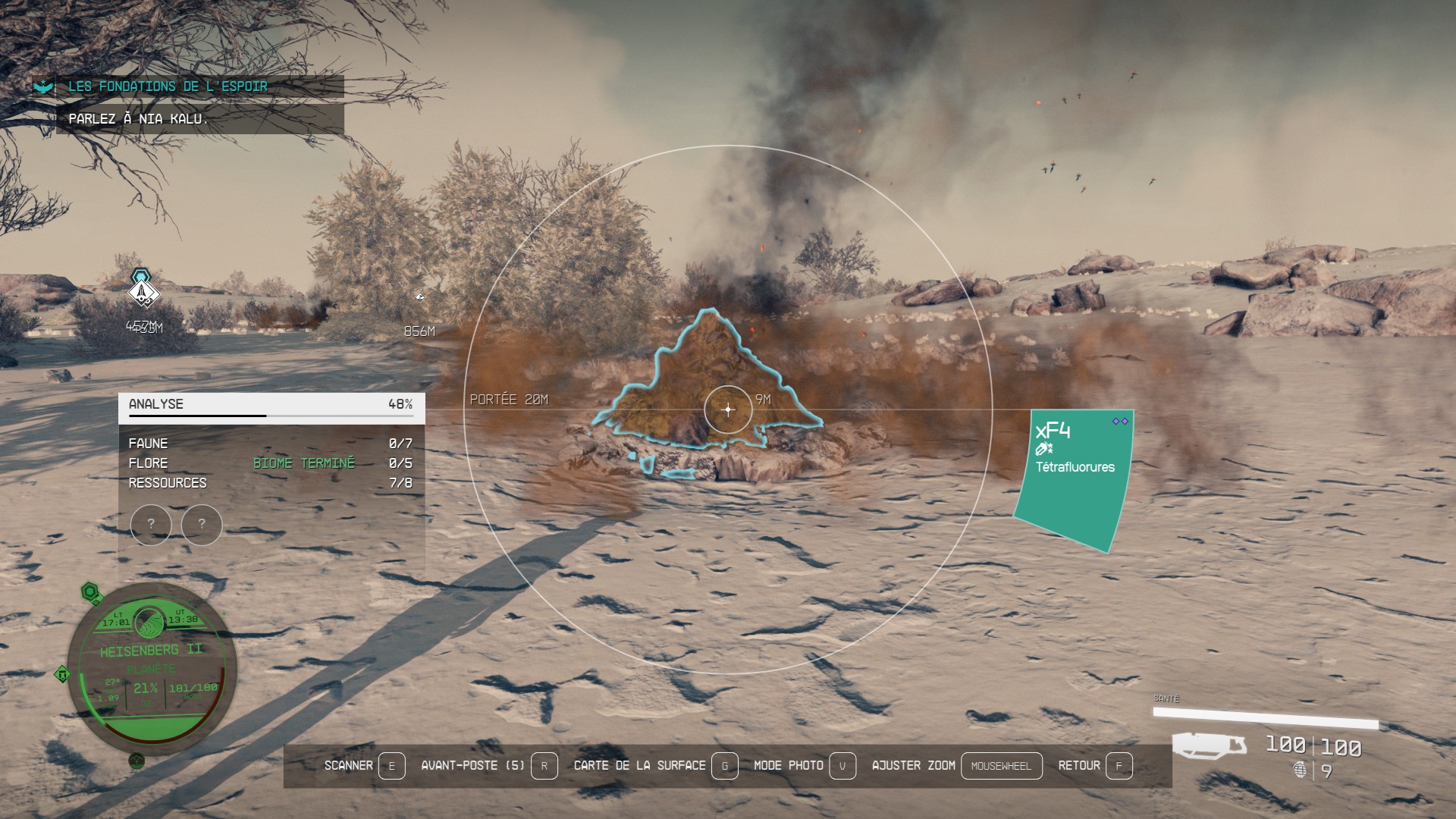The height and width of the screenshot is (819, 1456).
Task: Open Carte de la surface
Action: (655, 766)
